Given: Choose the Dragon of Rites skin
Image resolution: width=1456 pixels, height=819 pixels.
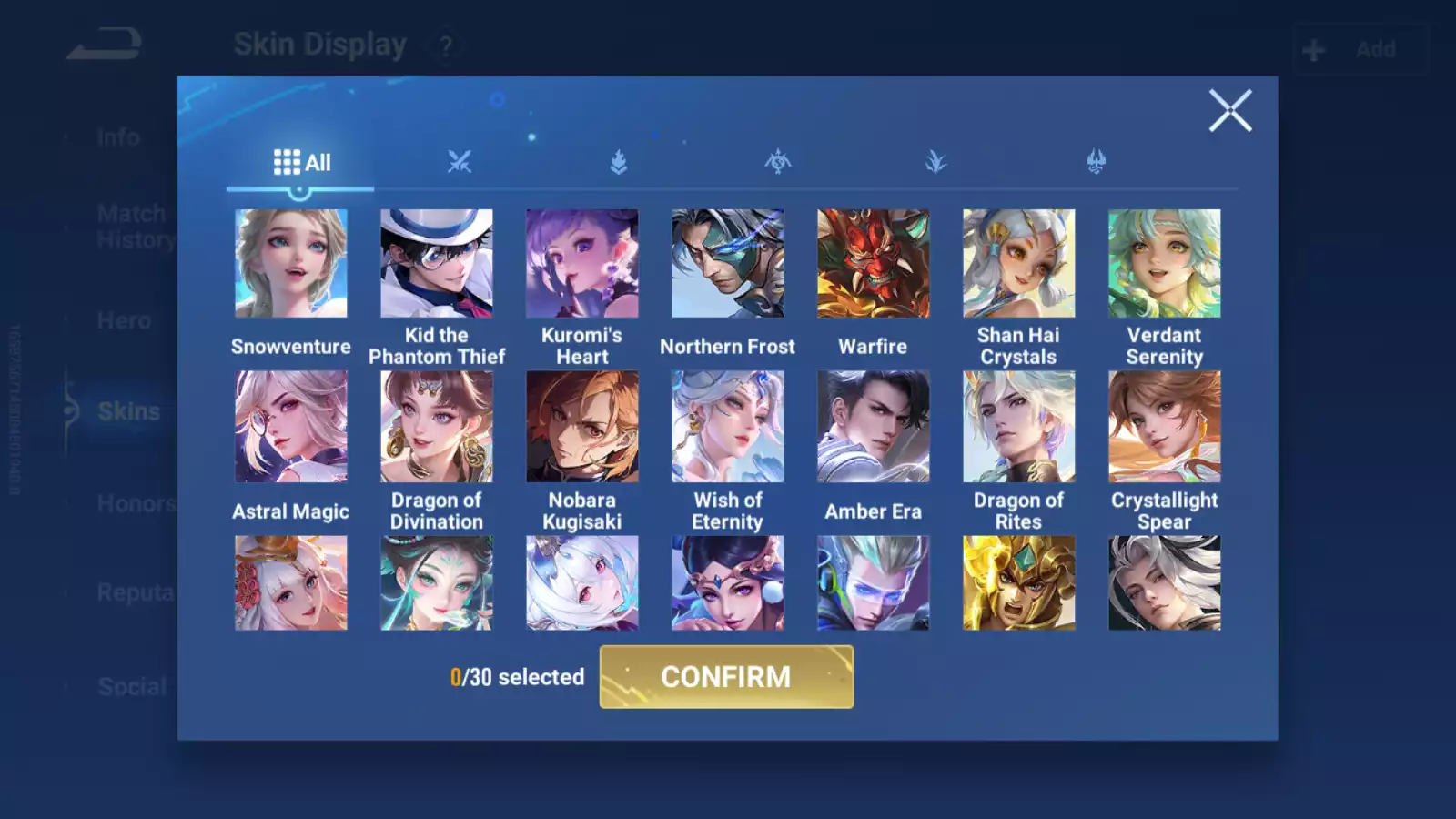Looking at the screenshot, I should click(1019, 427).
